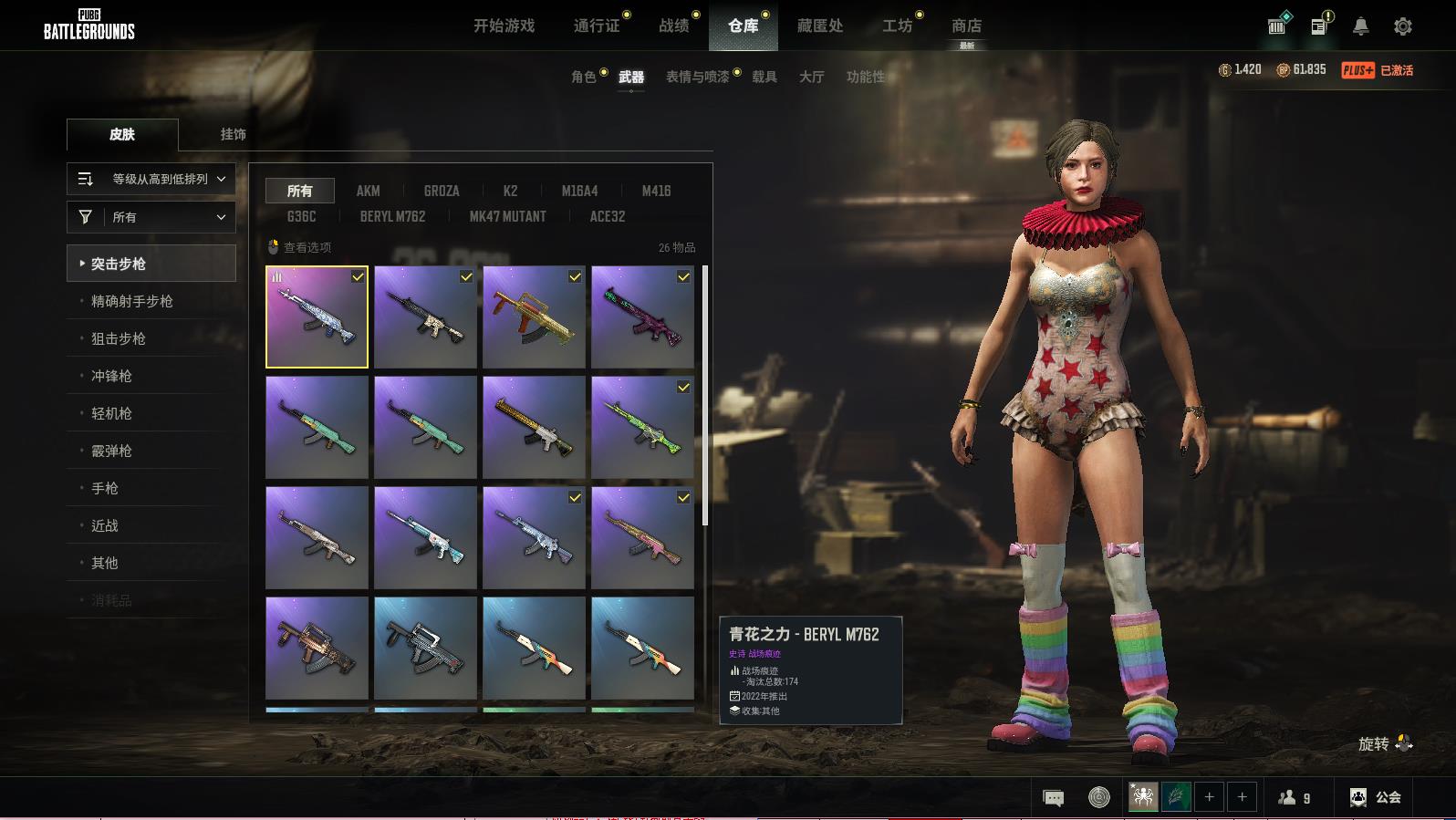Open the 开始游戏 play menu

(504, 26)
